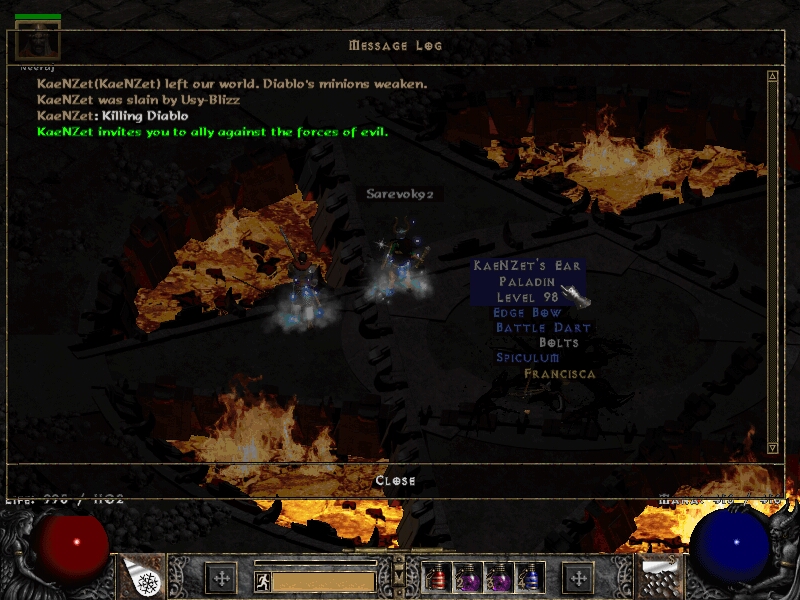Viewport: 800px width, 600px height.
Task: Select the party member portrait
Action: click(x=38, y=40)
